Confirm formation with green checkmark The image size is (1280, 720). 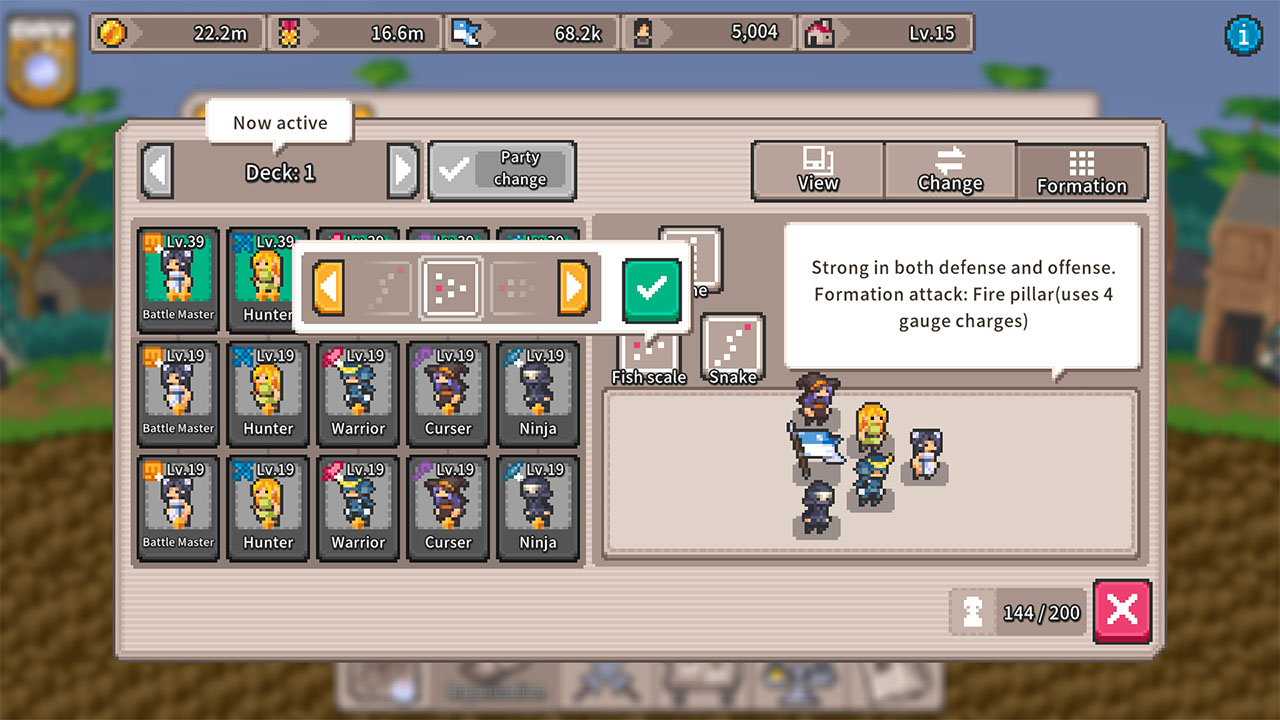tap(651, 288)
